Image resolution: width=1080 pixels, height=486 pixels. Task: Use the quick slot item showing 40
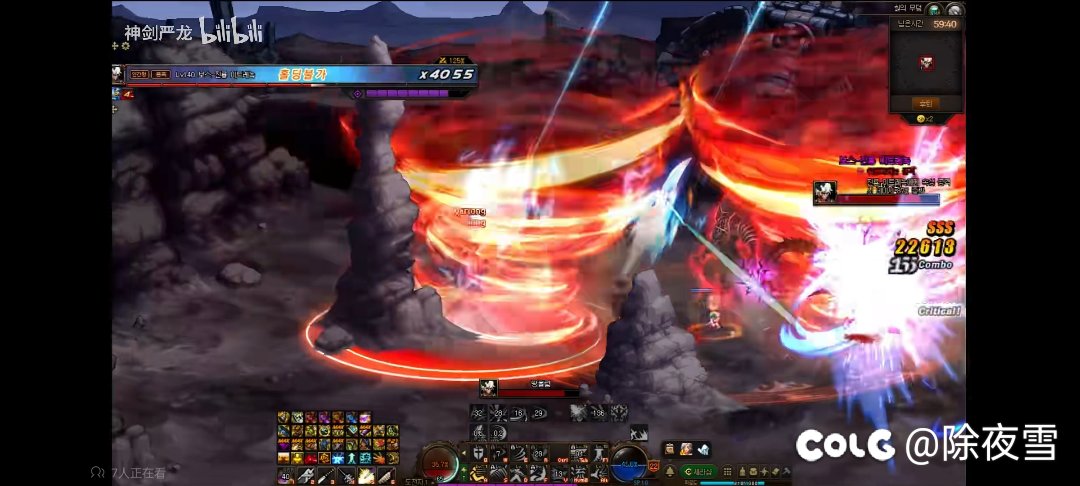coord(285,474)
